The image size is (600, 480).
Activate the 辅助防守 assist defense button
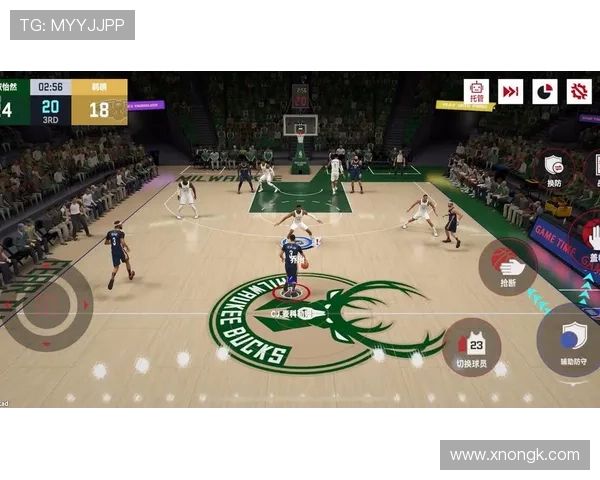[573, 340]
